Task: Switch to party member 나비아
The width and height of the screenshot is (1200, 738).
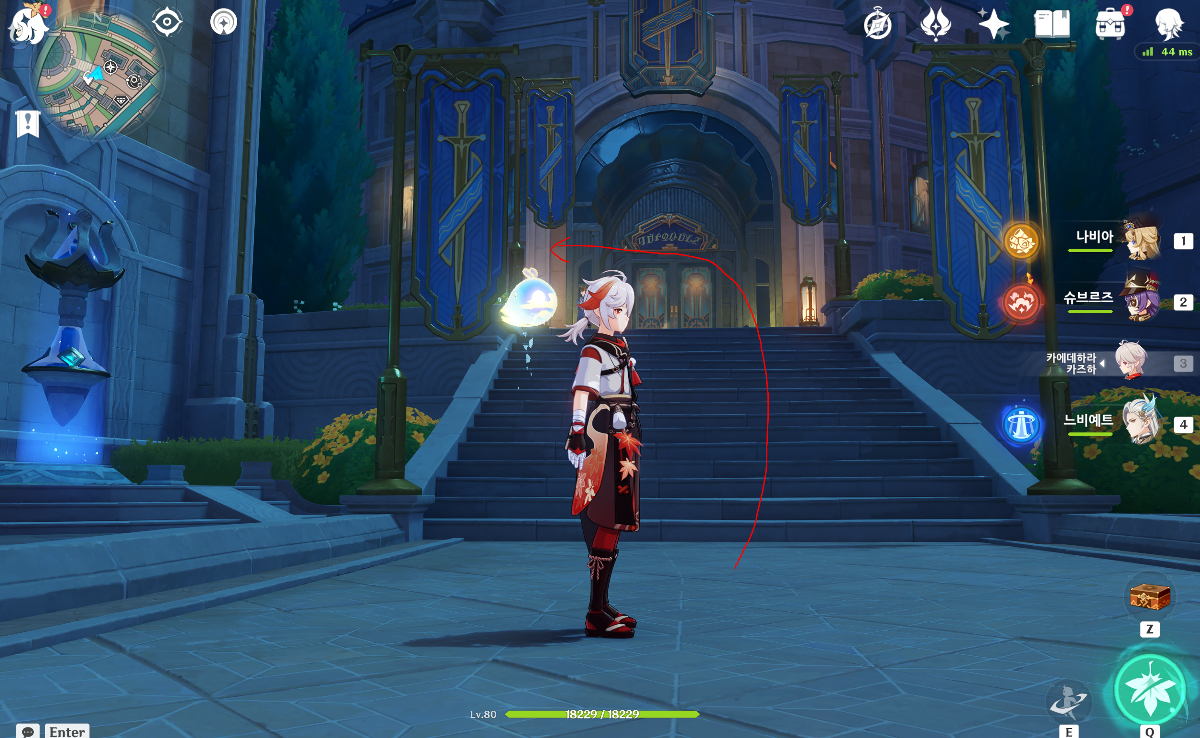Action: (1140, 240)
